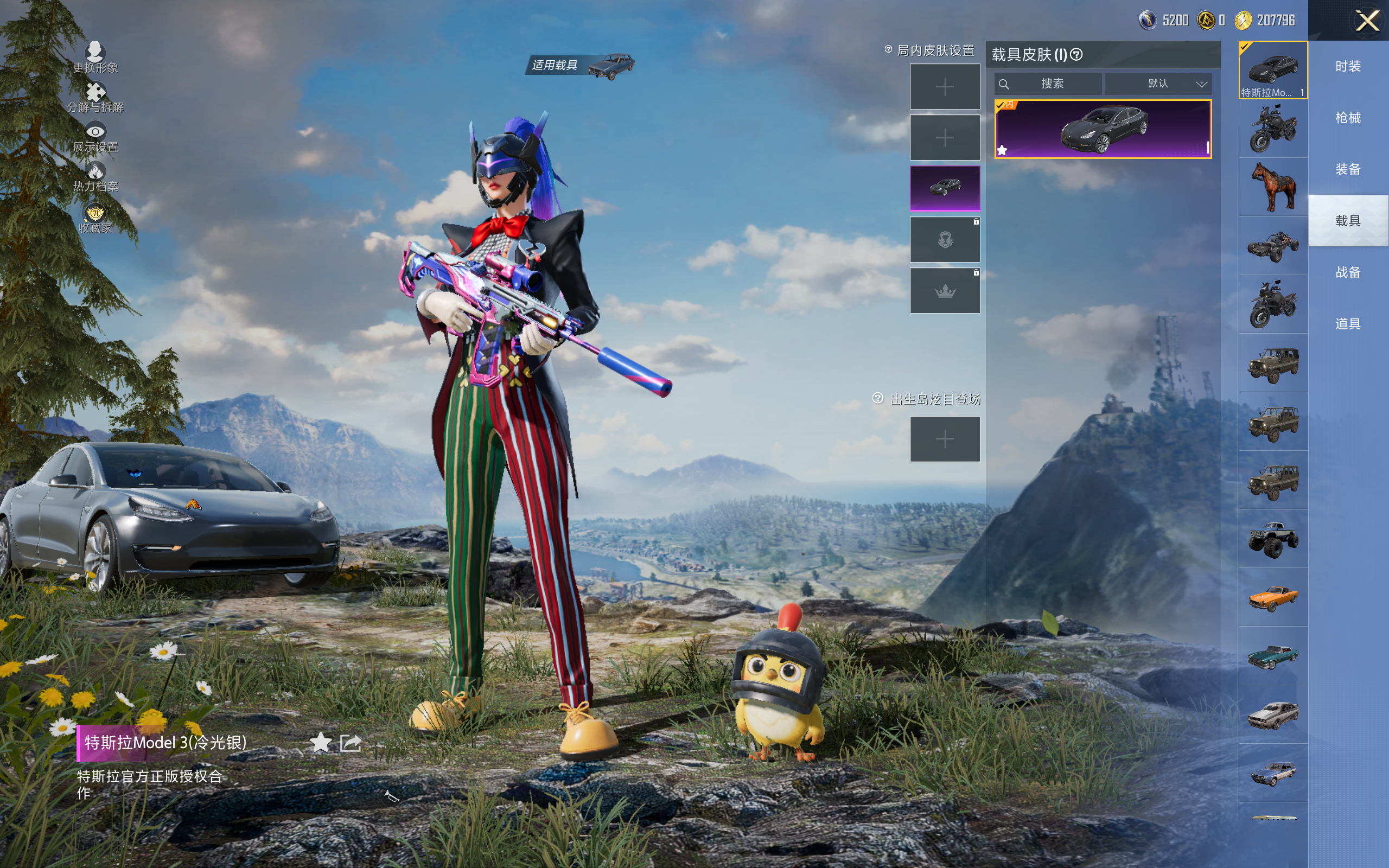Pick the monster truck thumbnail
1389x868 pixels.
[x=1273, y=539]
